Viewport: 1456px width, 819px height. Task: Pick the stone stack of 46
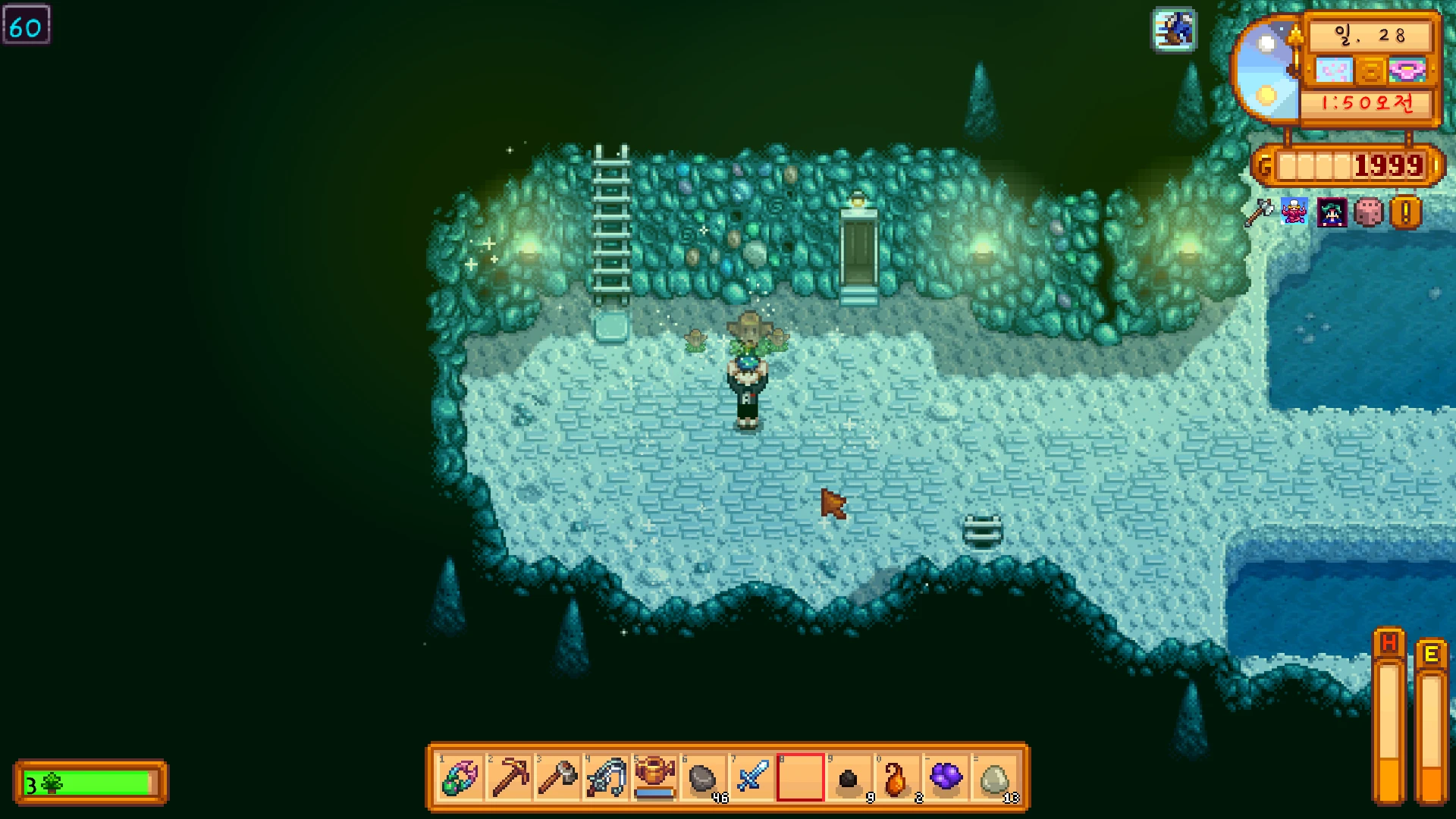[703, 777]
